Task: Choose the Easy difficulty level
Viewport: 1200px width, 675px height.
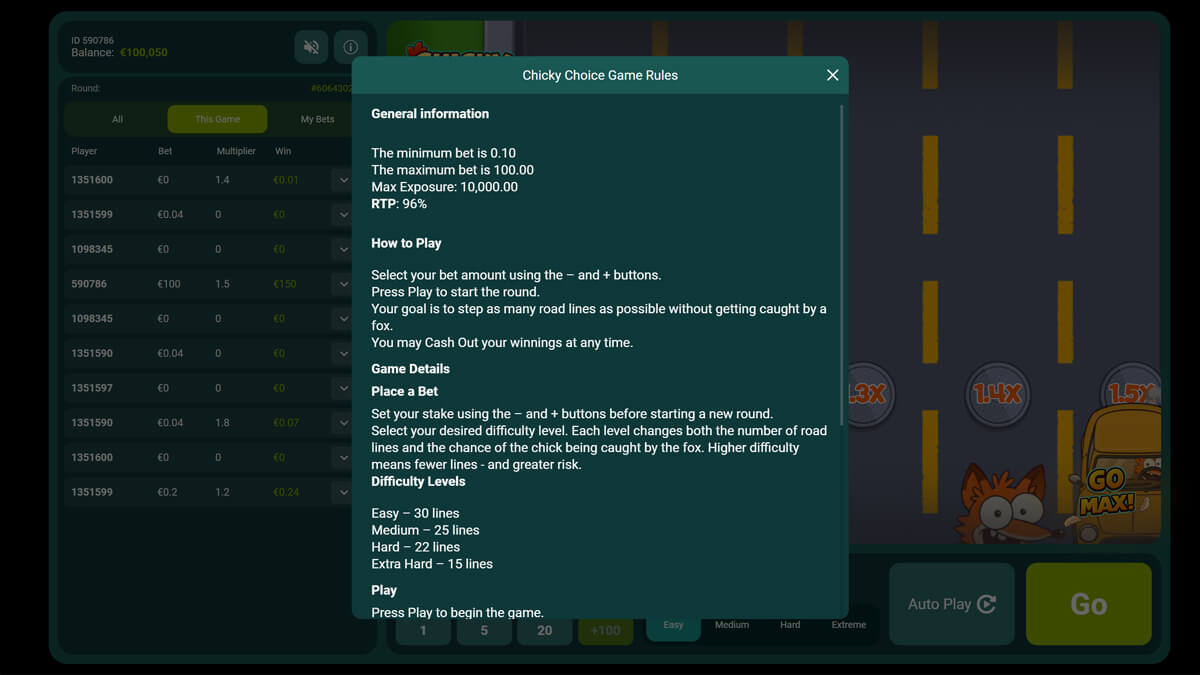Action: click(x=673, y=625)
